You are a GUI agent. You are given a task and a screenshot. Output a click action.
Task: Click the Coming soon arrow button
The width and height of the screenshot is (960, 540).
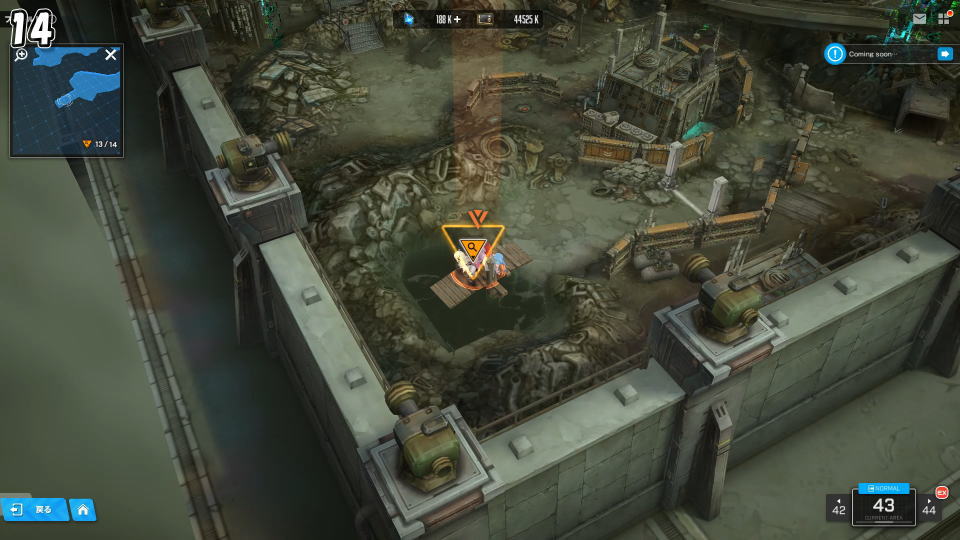coord(944,54)
